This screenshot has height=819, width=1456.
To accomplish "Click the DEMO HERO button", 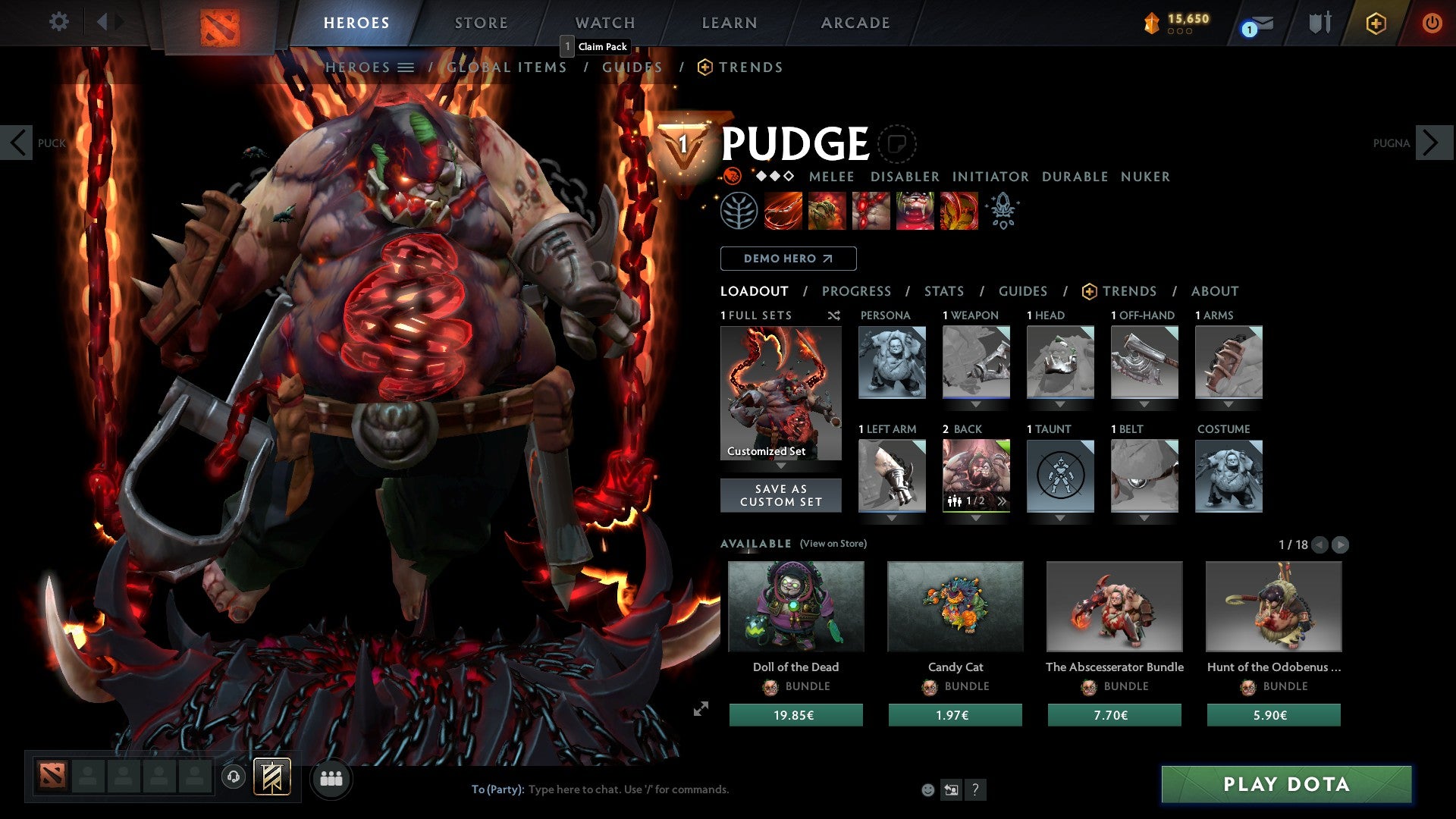I will click(788, 258).
